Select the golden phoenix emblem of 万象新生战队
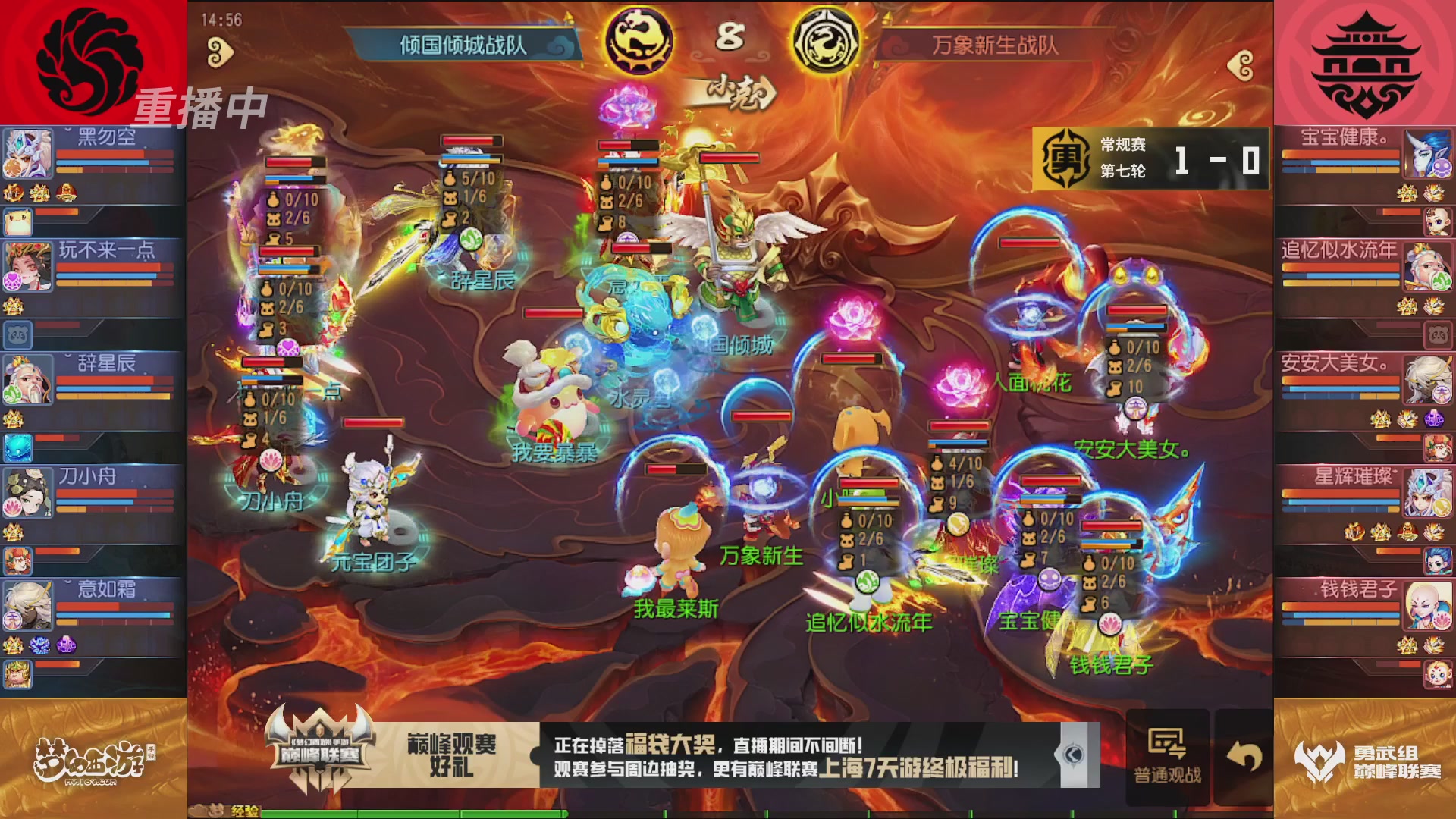The image size is (1456, 819). [x=829, y=42]
